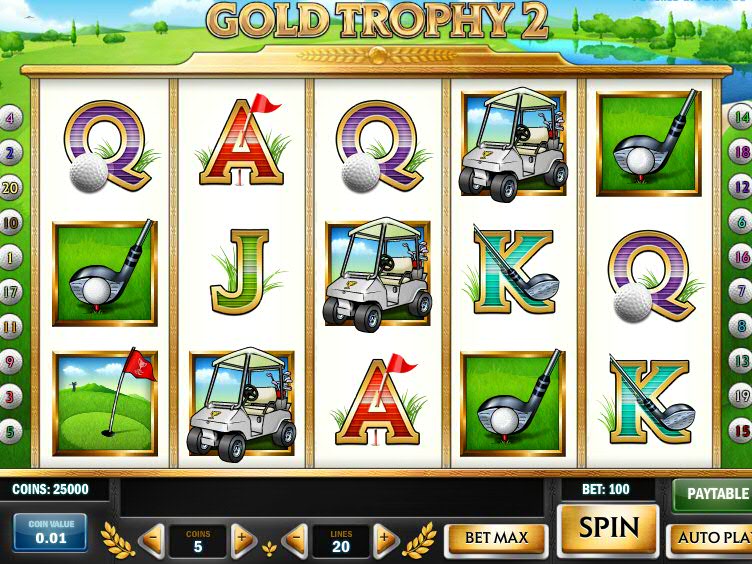Start AUTO PLAY mode
The image size is (752, 564).
(712, 538)
